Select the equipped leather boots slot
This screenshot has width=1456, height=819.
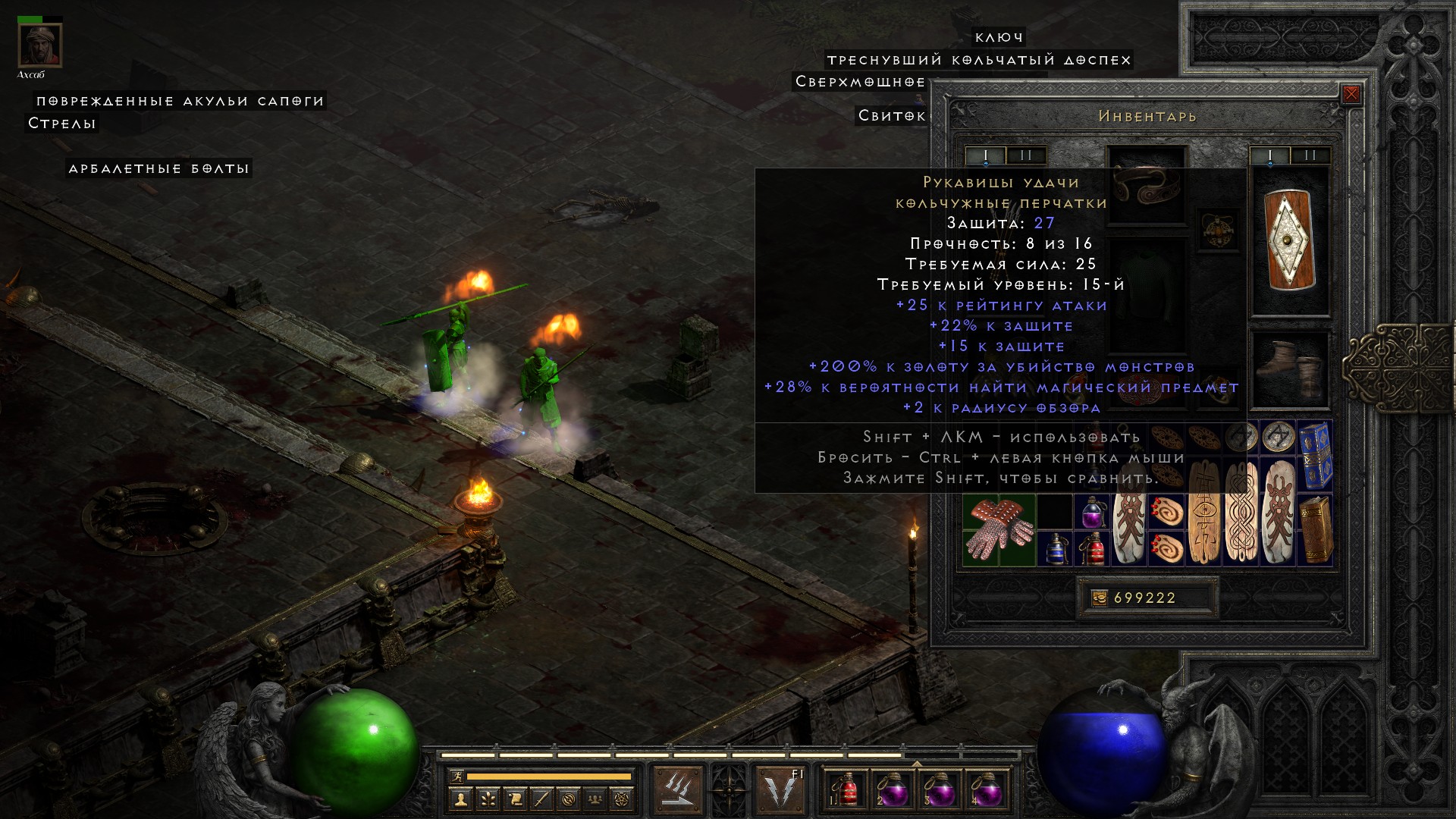coord(1290,369)
